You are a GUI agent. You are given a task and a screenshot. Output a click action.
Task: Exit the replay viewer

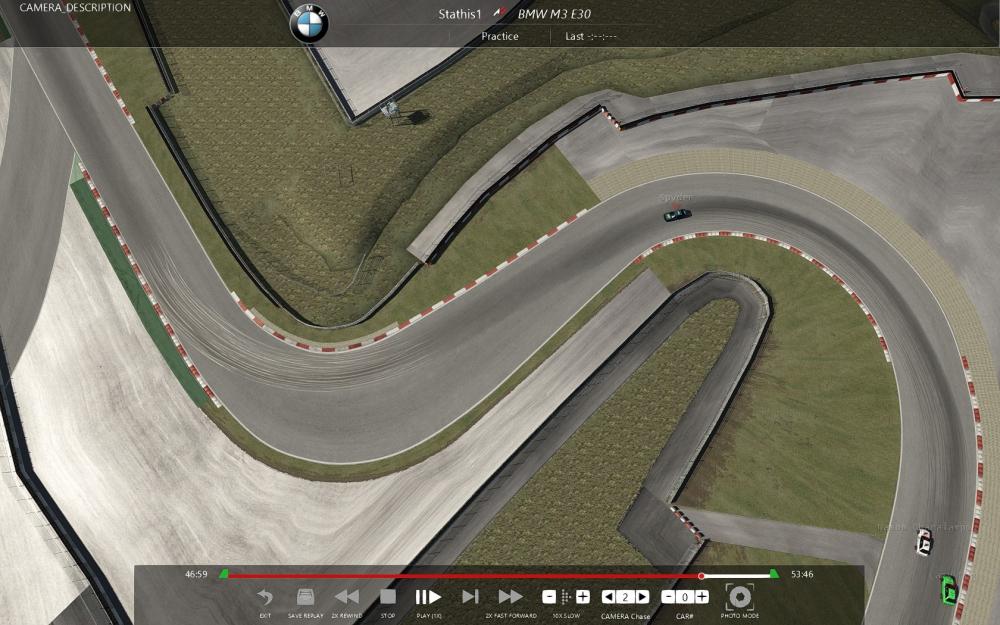(265, 598)
